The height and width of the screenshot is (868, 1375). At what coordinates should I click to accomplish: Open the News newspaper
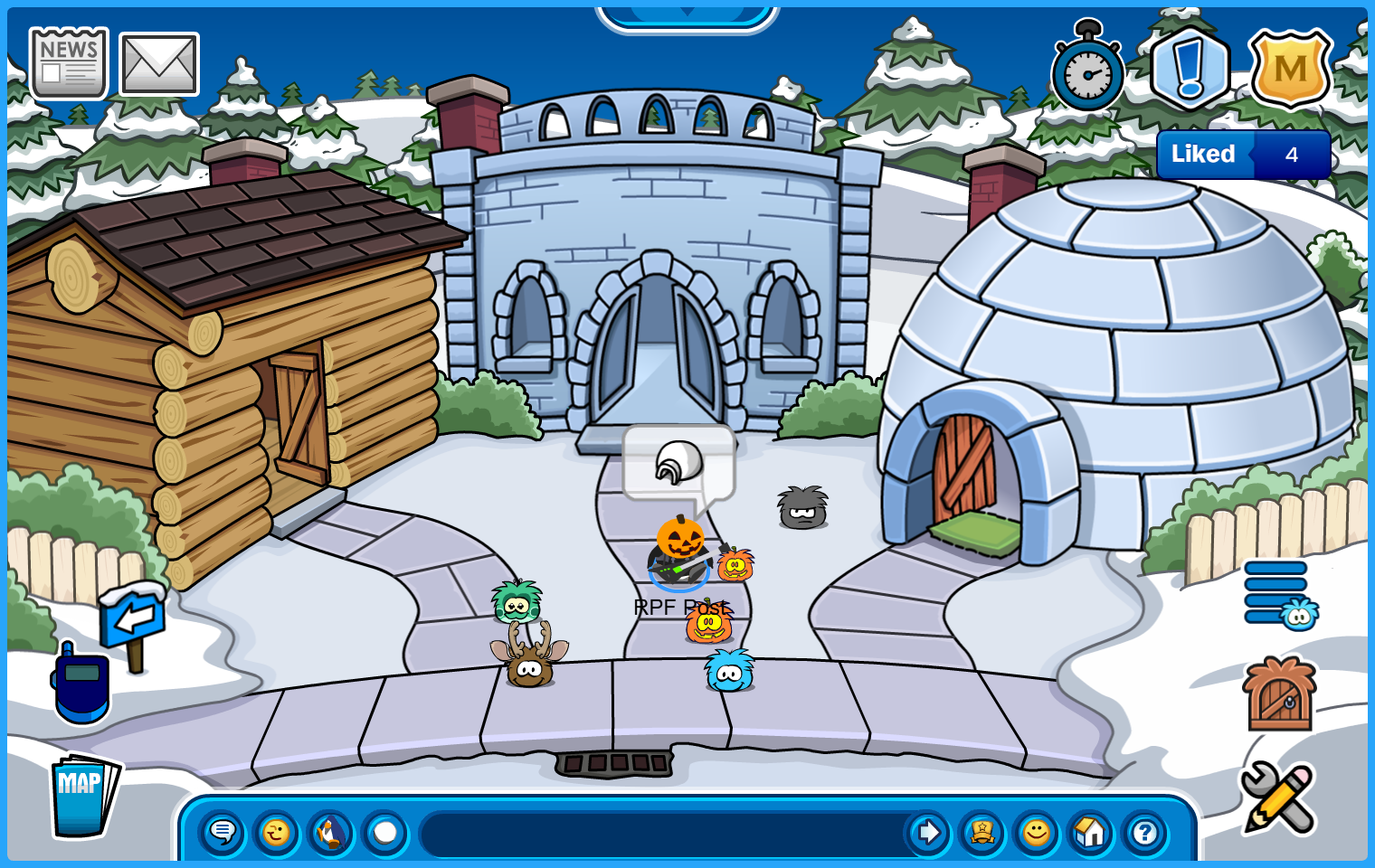tap(69, 63)
